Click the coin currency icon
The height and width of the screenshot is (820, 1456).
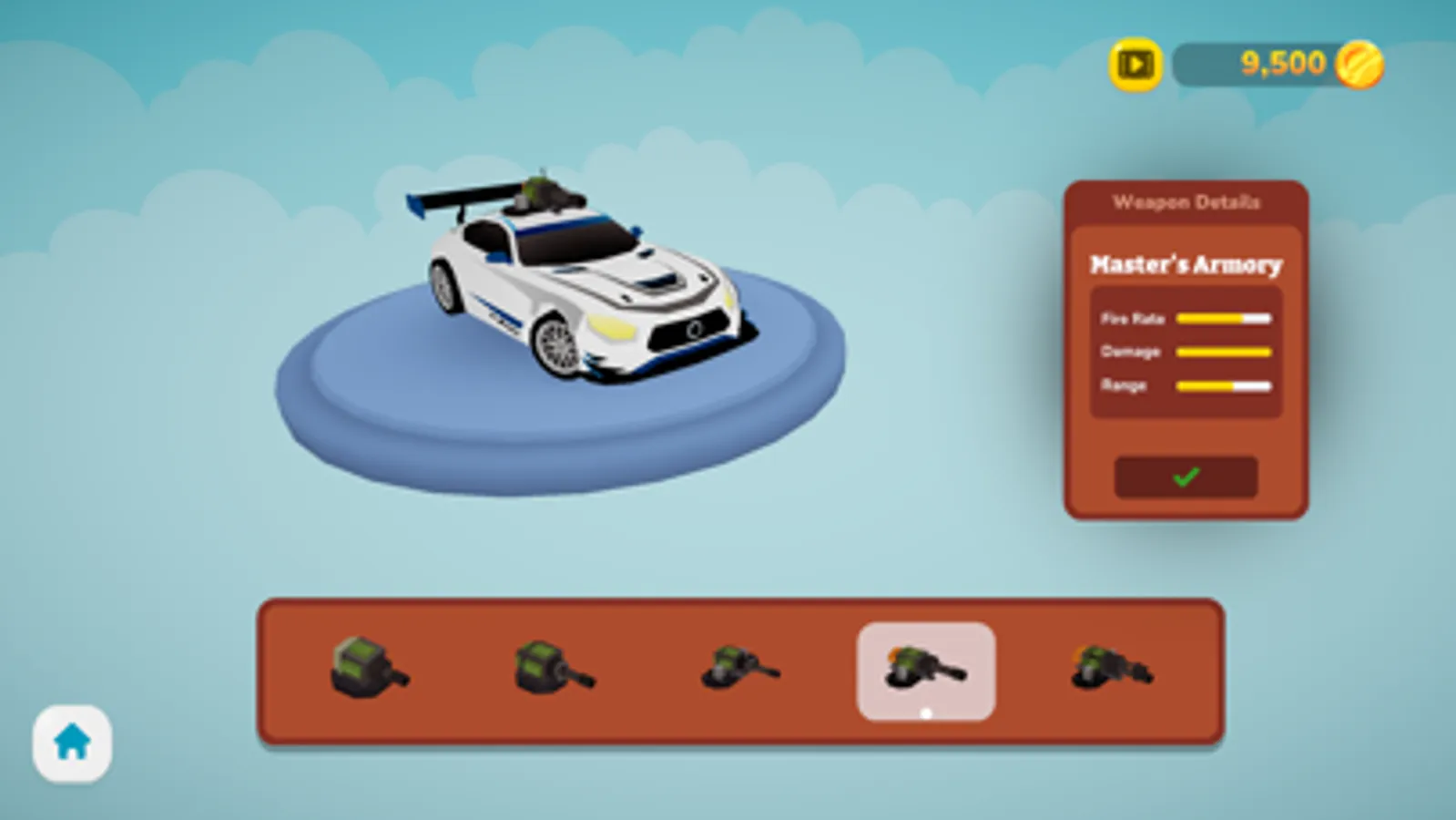(1360, 62)
